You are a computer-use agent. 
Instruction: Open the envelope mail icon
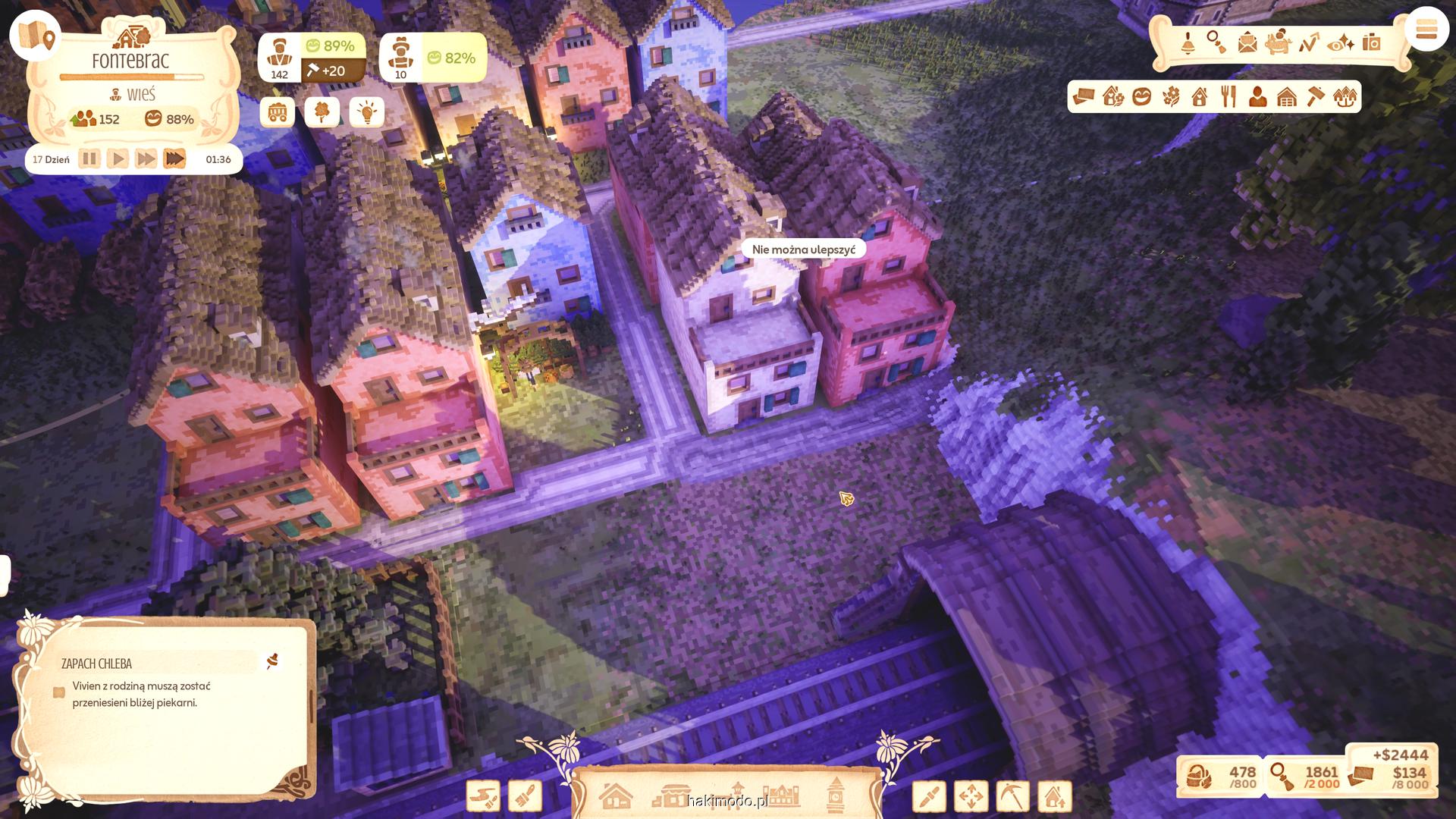1247,43
